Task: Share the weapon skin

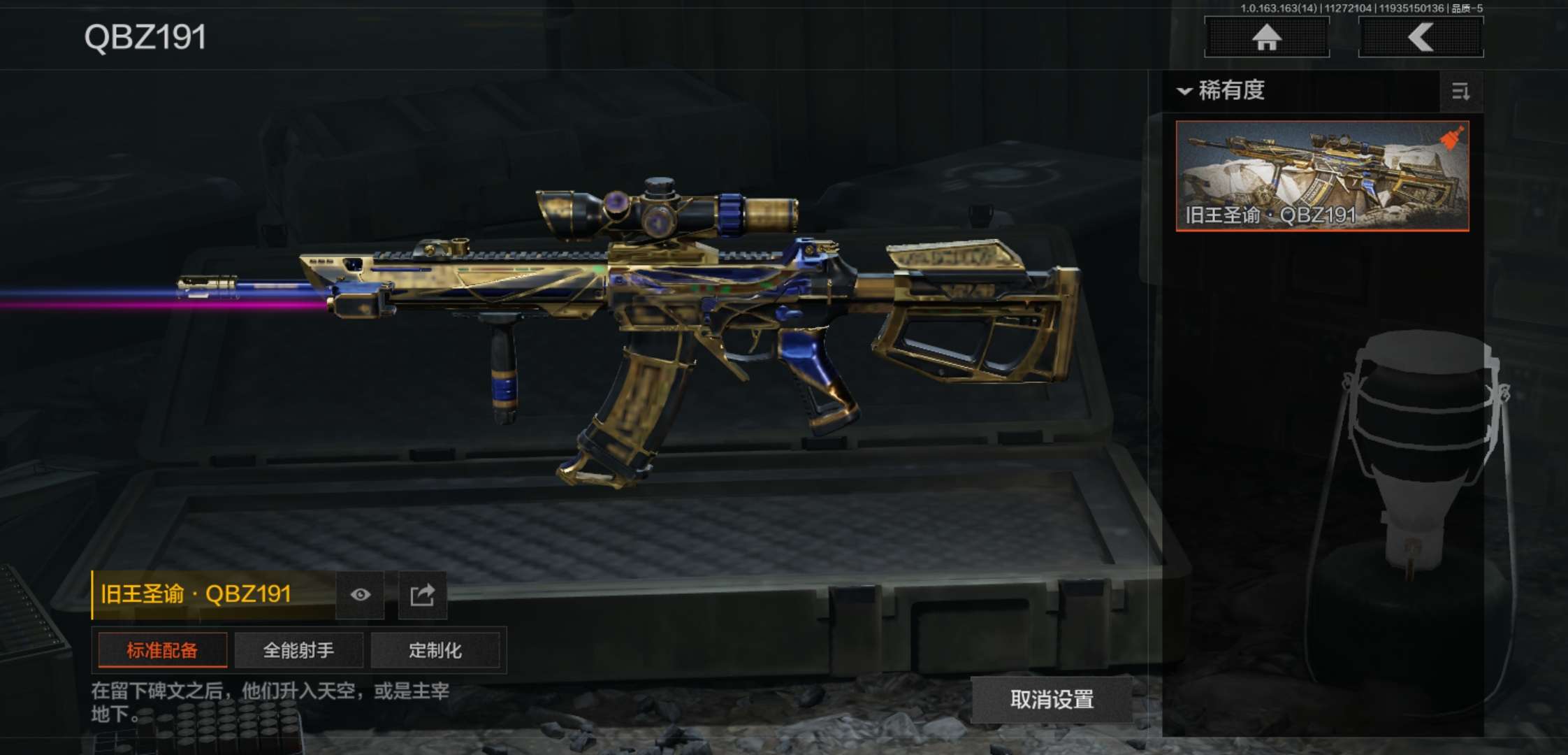Action: tap(422, 595)
